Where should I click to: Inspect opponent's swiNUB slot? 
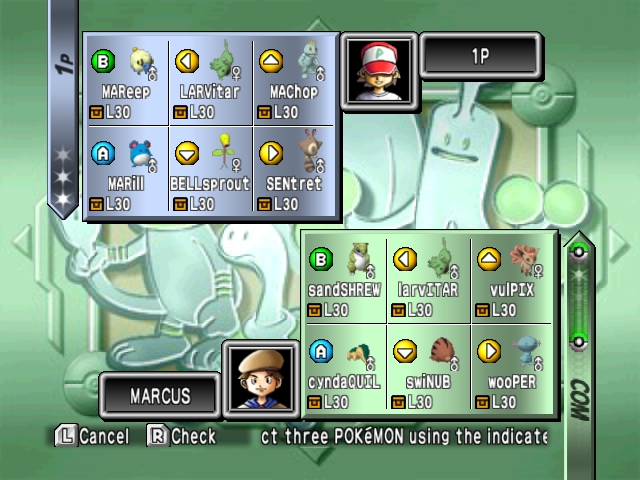point(428,368)
